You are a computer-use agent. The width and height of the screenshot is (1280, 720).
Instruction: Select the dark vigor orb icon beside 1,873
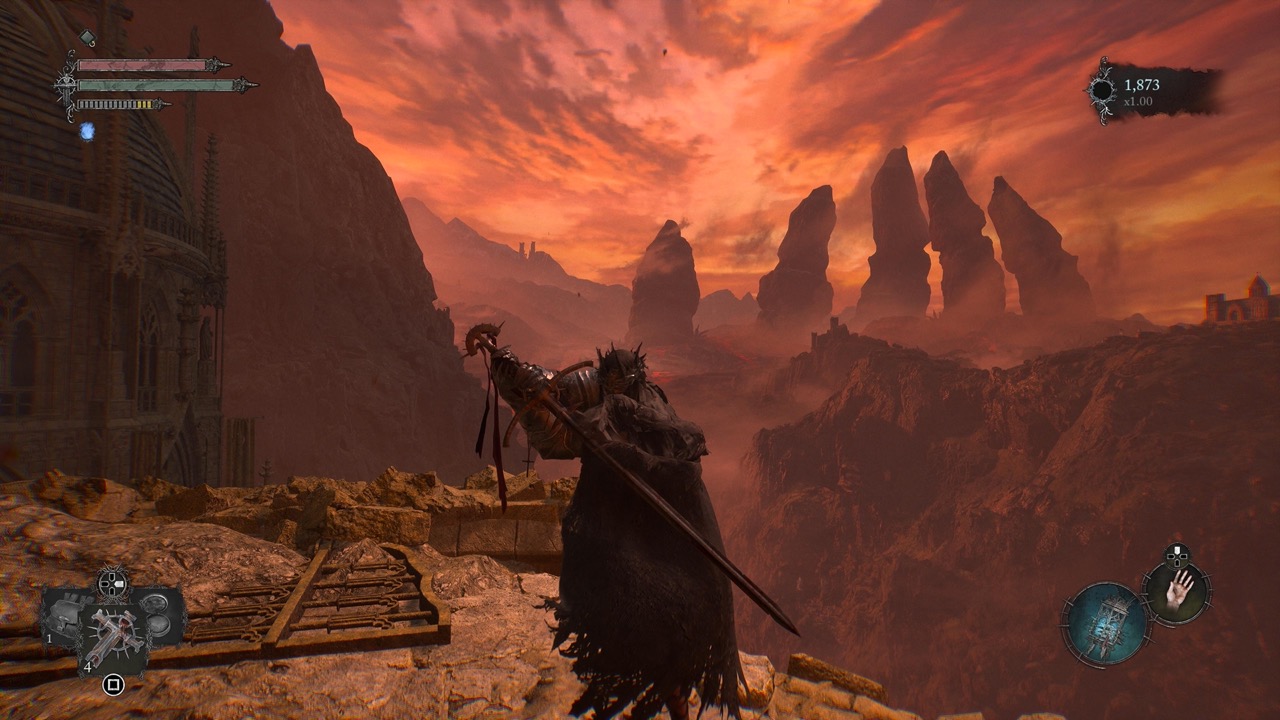1103,88
